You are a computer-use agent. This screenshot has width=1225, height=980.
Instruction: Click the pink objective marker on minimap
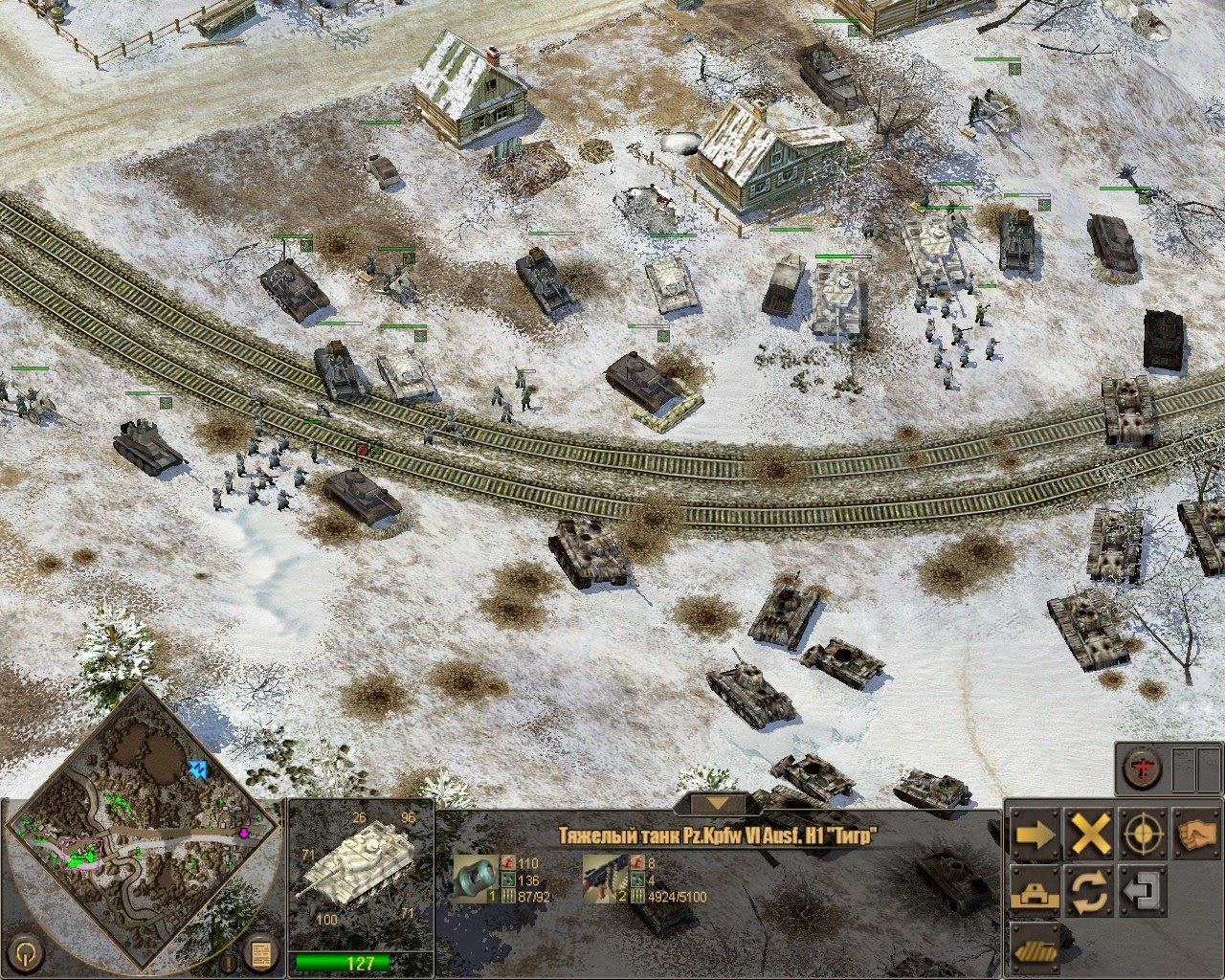tap(245, 833)
